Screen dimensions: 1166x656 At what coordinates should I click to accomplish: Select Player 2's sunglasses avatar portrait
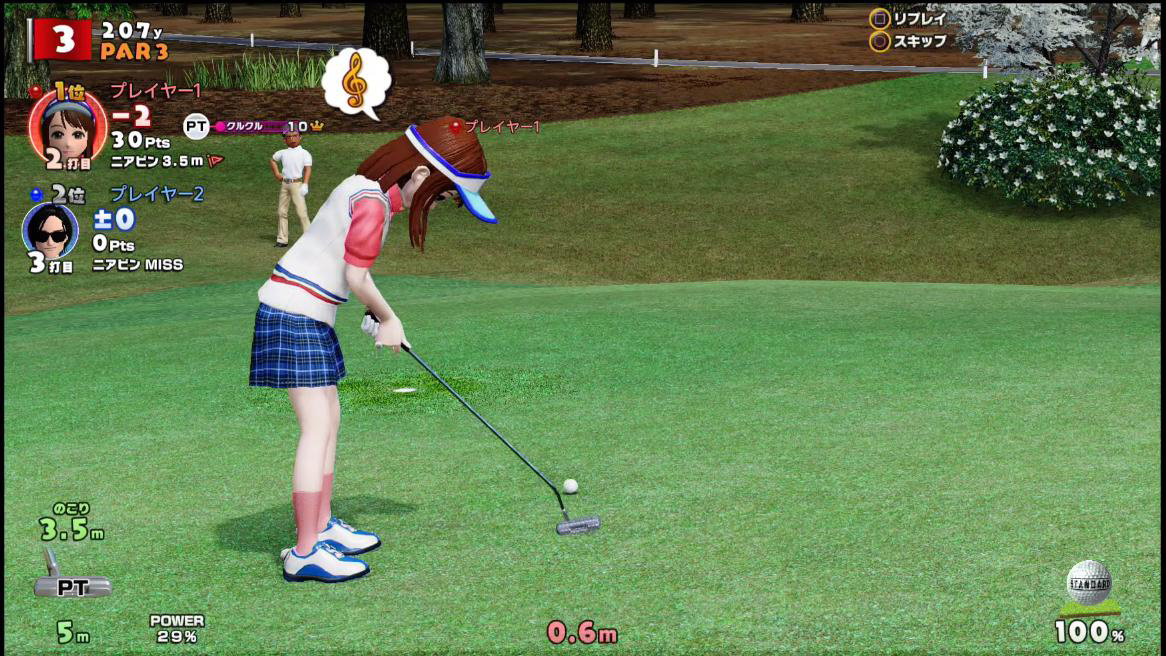50,231
